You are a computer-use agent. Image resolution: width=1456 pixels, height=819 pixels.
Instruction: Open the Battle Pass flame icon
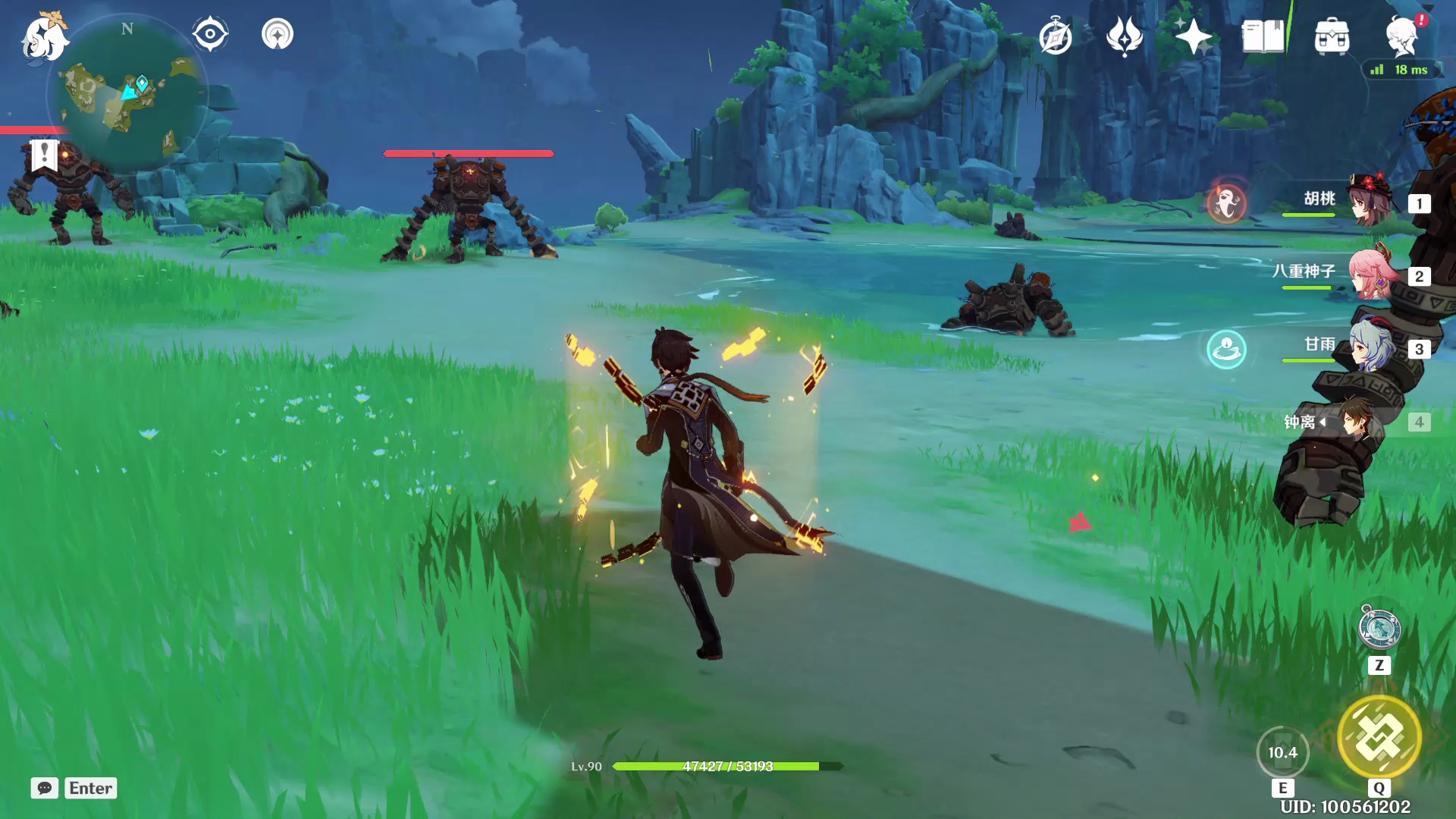[x=1125, y=36]
